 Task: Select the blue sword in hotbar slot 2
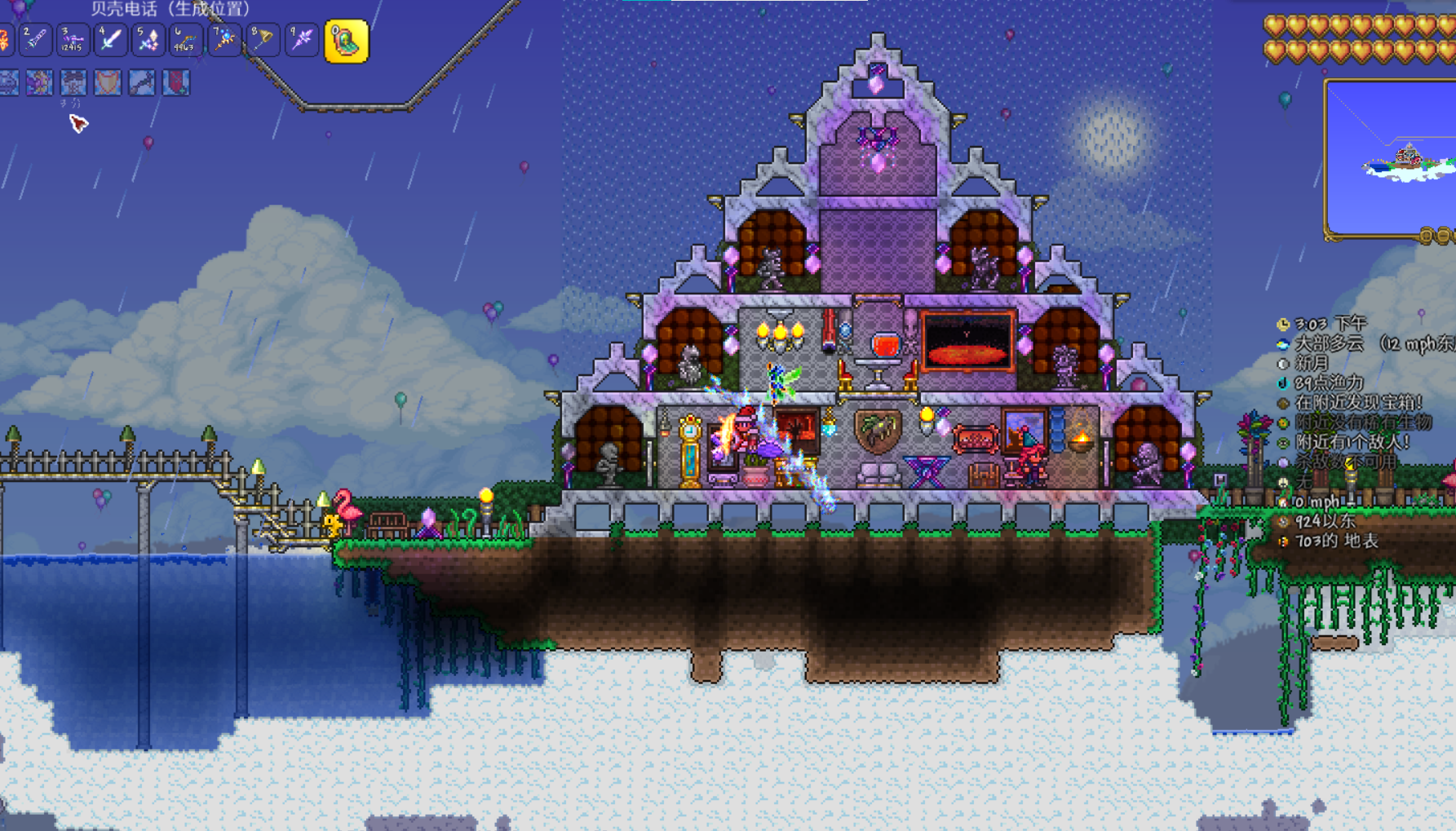tap(34, 39)
